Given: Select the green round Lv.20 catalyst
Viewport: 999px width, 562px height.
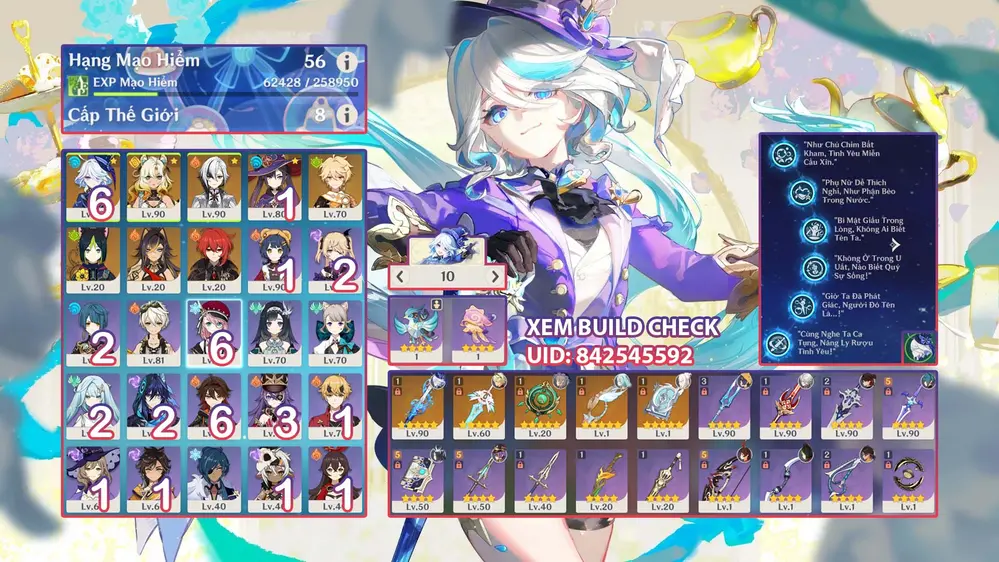Looking at the screenshot, I should pyautogui.click(x=542, y=407).
